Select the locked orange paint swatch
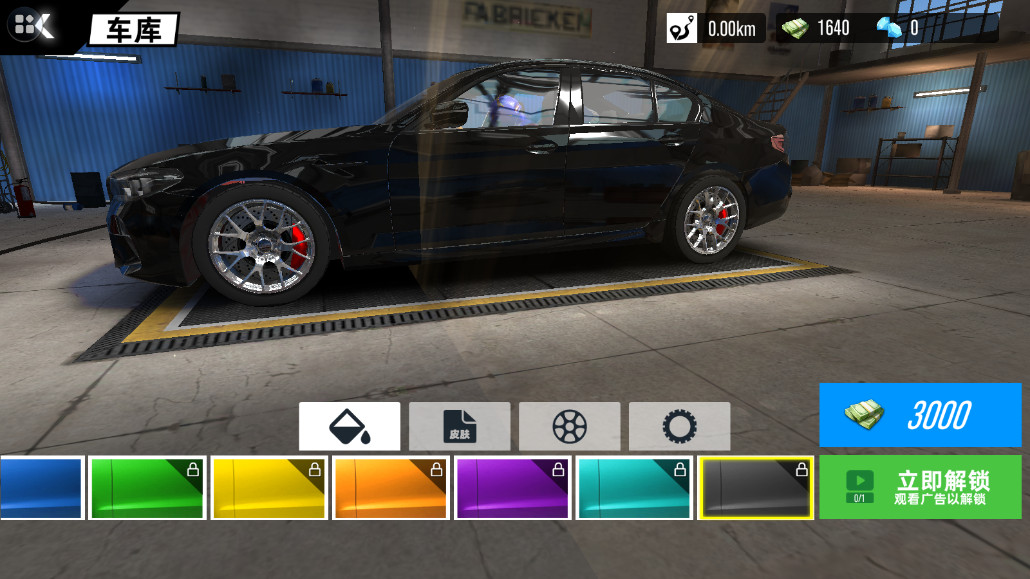Screen dimensions: 1030x579 click(392, 488)
